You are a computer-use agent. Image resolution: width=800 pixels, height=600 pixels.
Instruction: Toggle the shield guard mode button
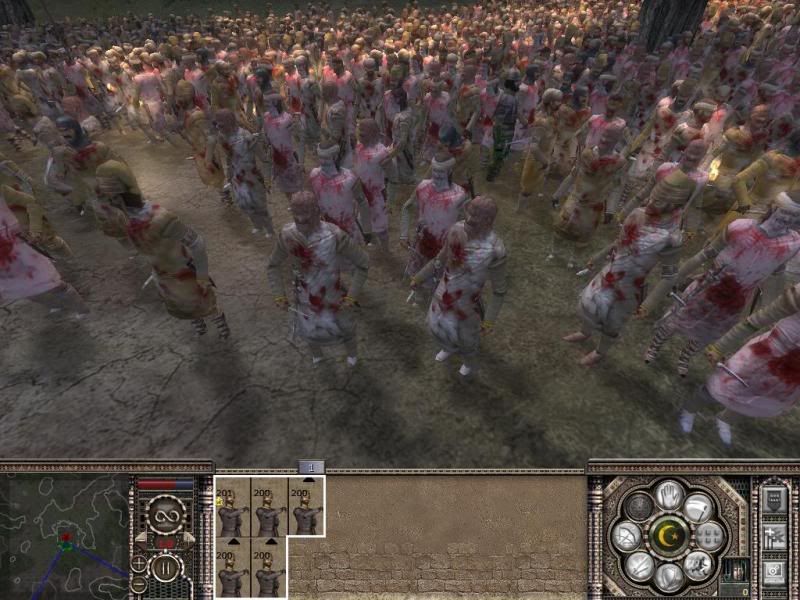(669, 577)
